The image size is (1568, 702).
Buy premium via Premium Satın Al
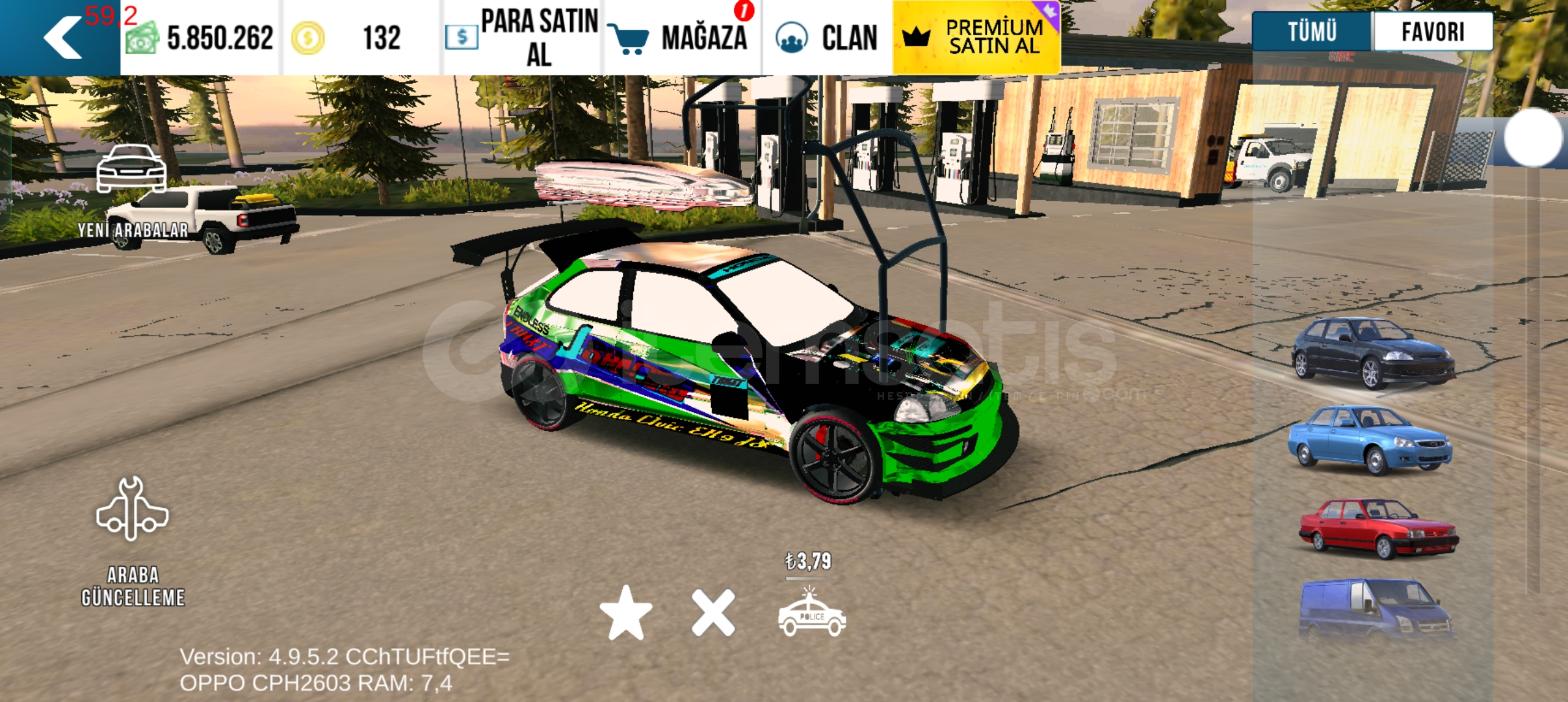click(x=976, y=38)
